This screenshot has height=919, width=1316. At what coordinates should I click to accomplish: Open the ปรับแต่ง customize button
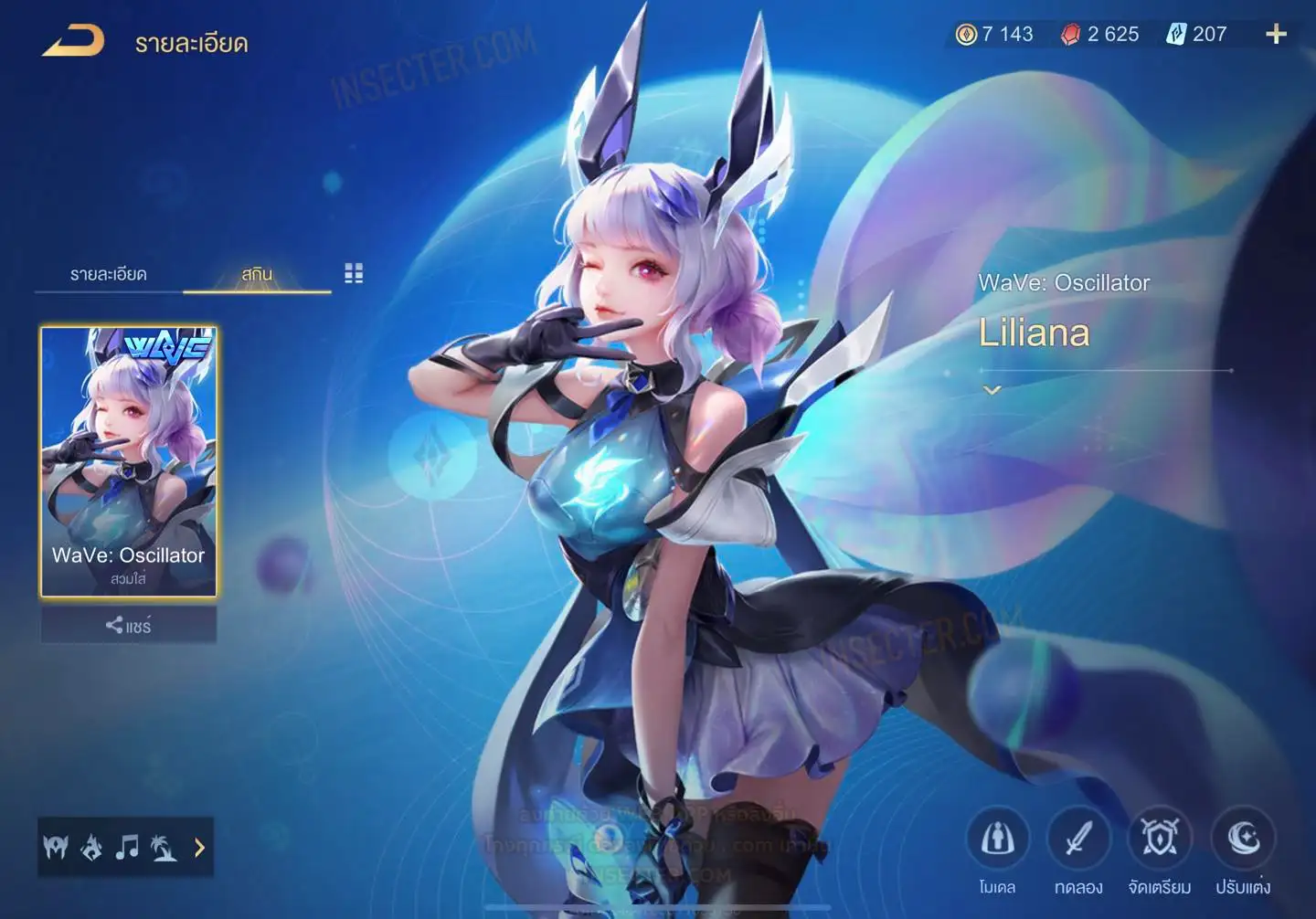coord(1243,839)
